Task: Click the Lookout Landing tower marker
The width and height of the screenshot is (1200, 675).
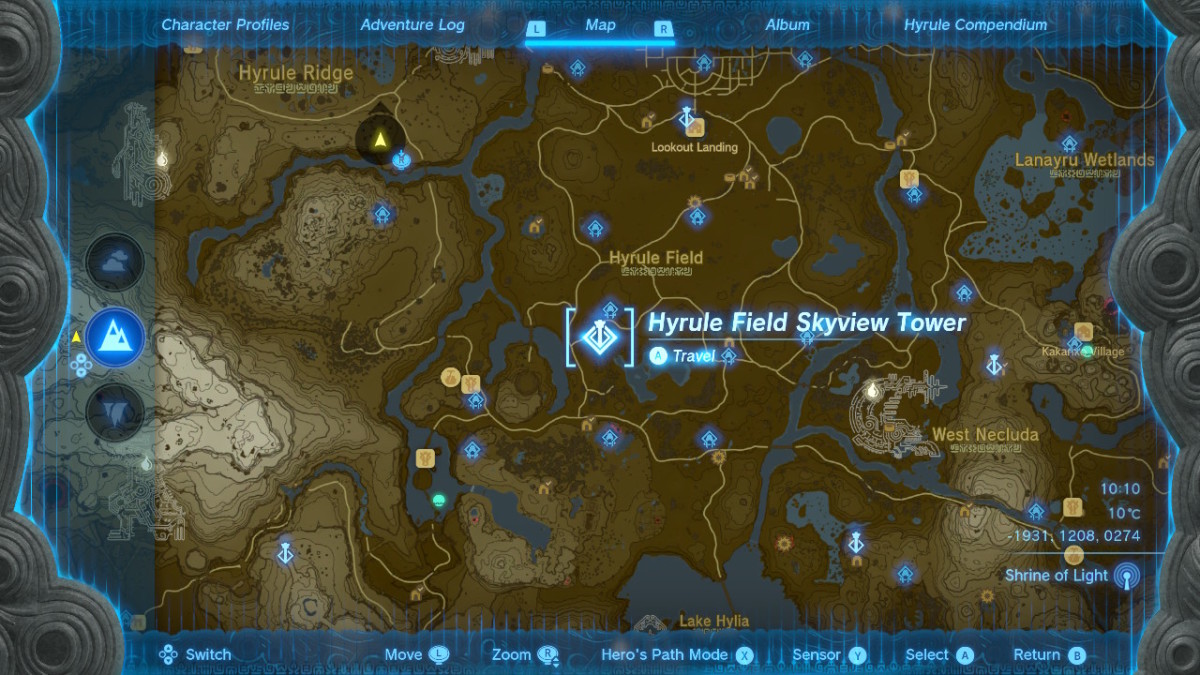Action: [687, 120]
